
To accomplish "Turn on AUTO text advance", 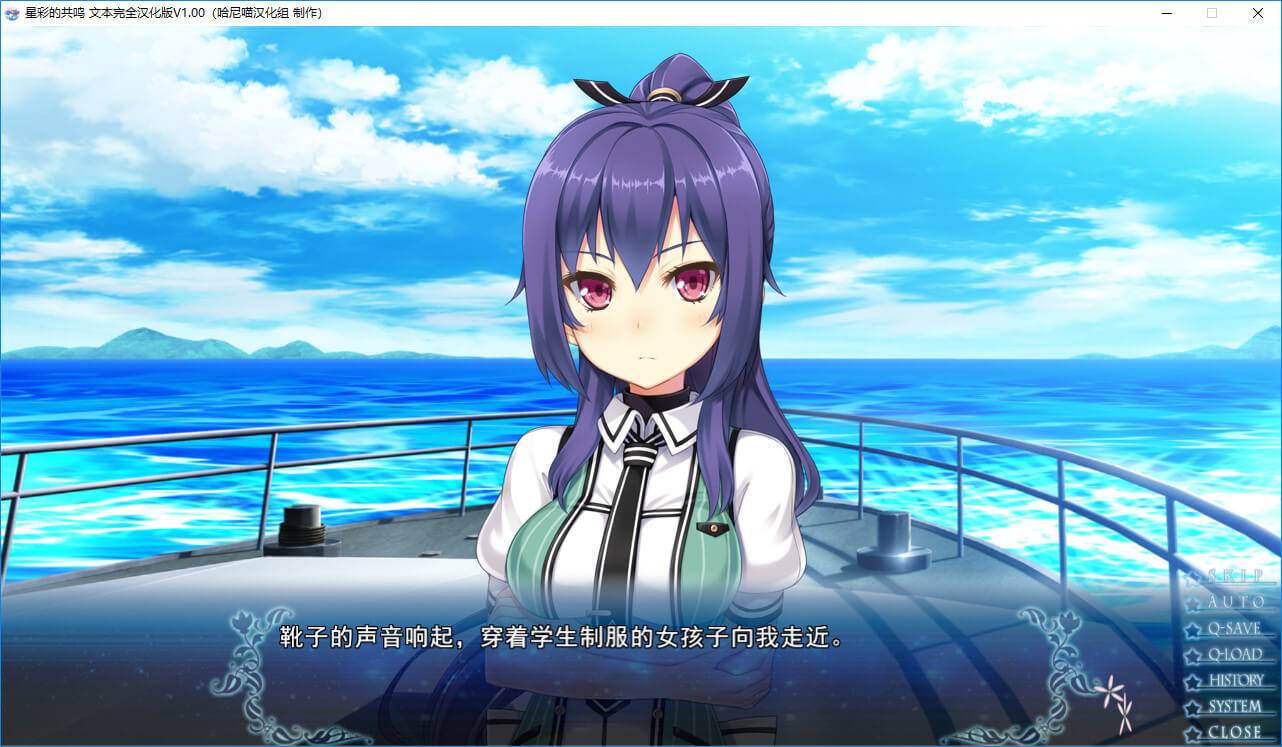I will 1234,603.
